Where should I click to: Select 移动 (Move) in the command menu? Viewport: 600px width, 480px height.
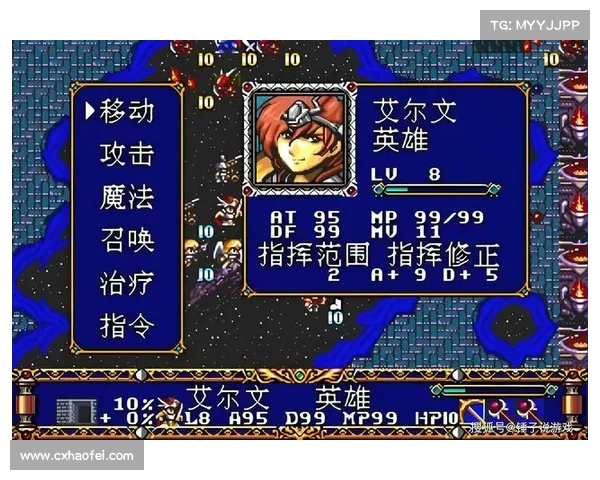tap(127, 110)
